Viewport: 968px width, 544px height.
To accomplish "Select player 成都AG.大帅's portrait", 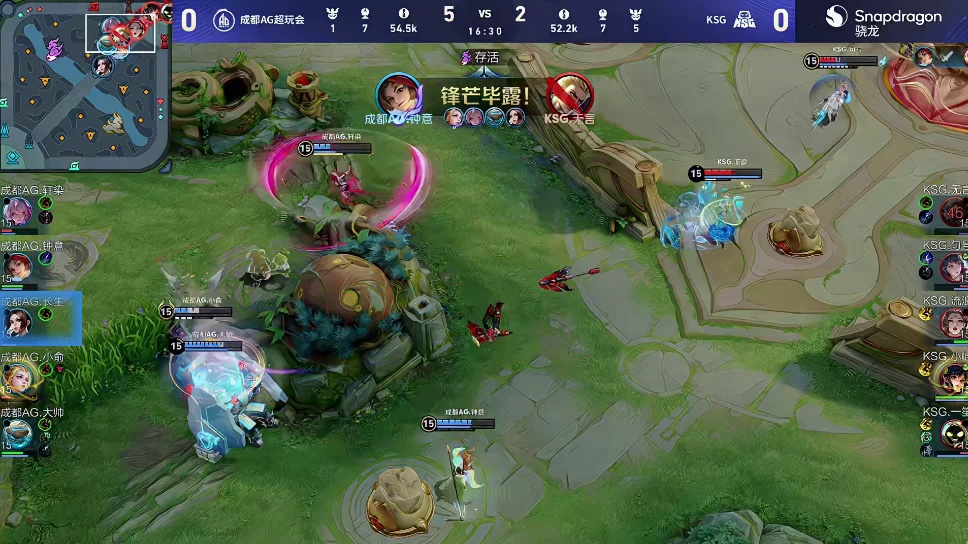I will [18, 433].
